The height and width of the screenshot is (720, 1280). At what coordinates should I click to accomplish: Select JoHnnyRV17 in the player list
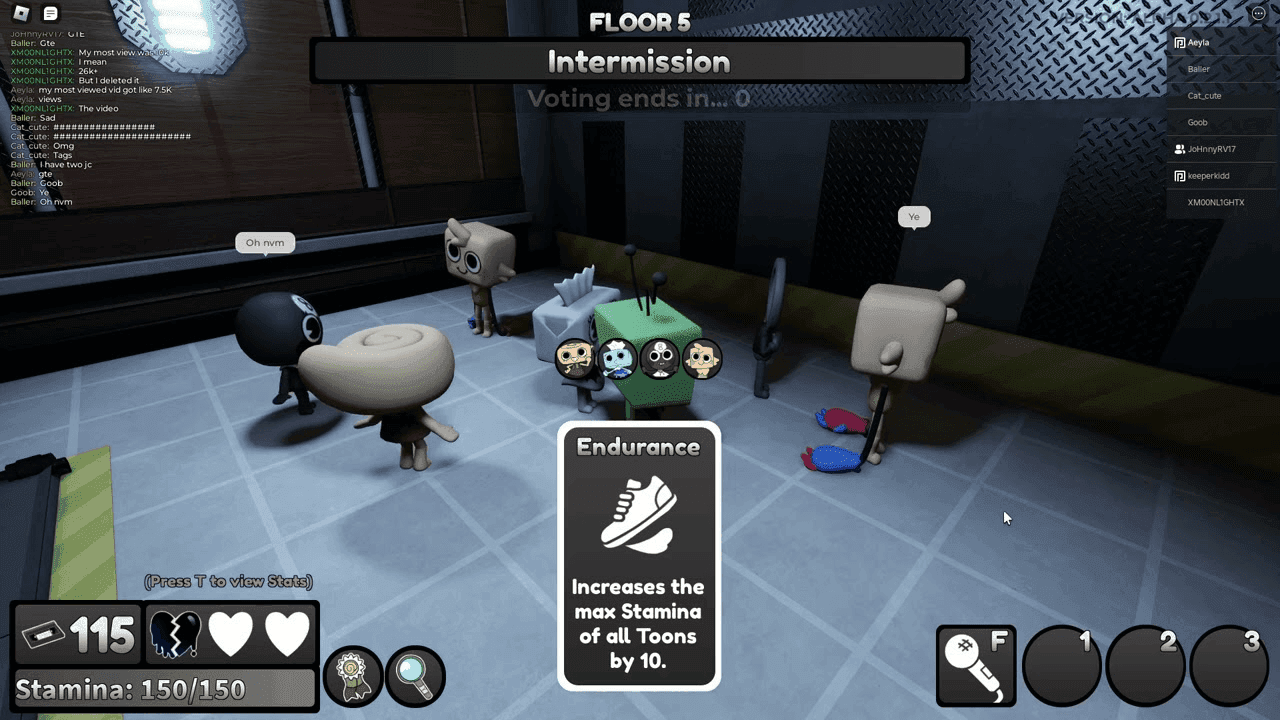[x=1211, y=149]
